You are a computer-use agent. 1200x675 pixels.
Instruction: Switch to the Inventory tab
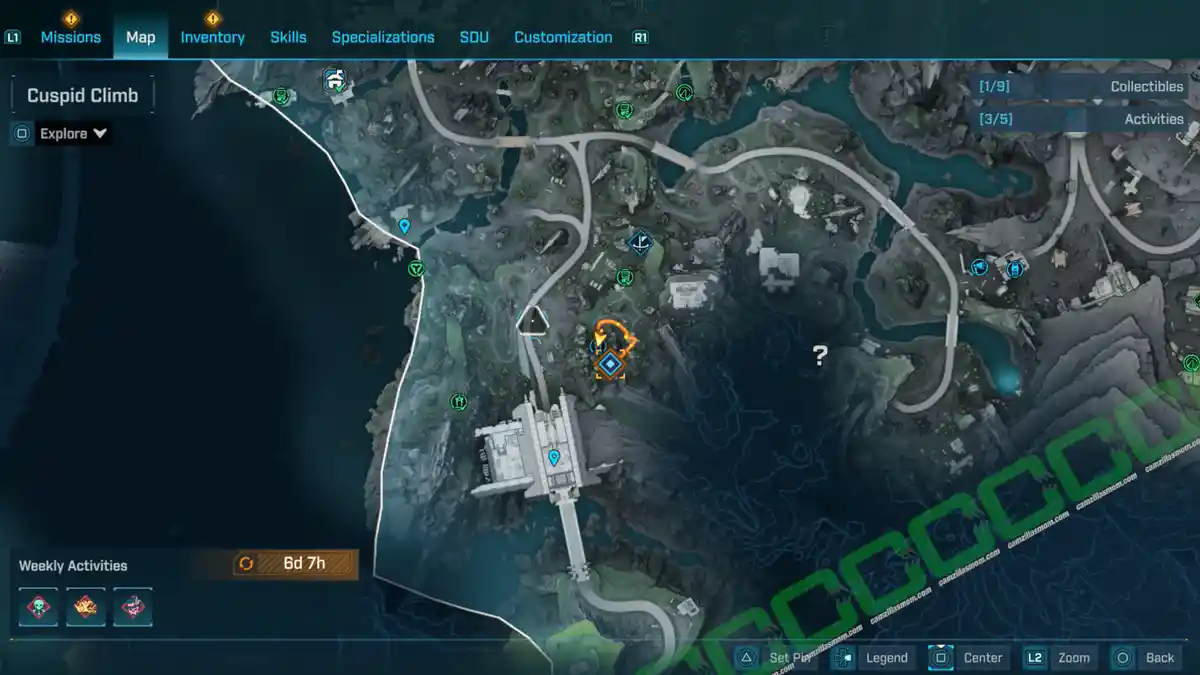click(x=212, y=37)
